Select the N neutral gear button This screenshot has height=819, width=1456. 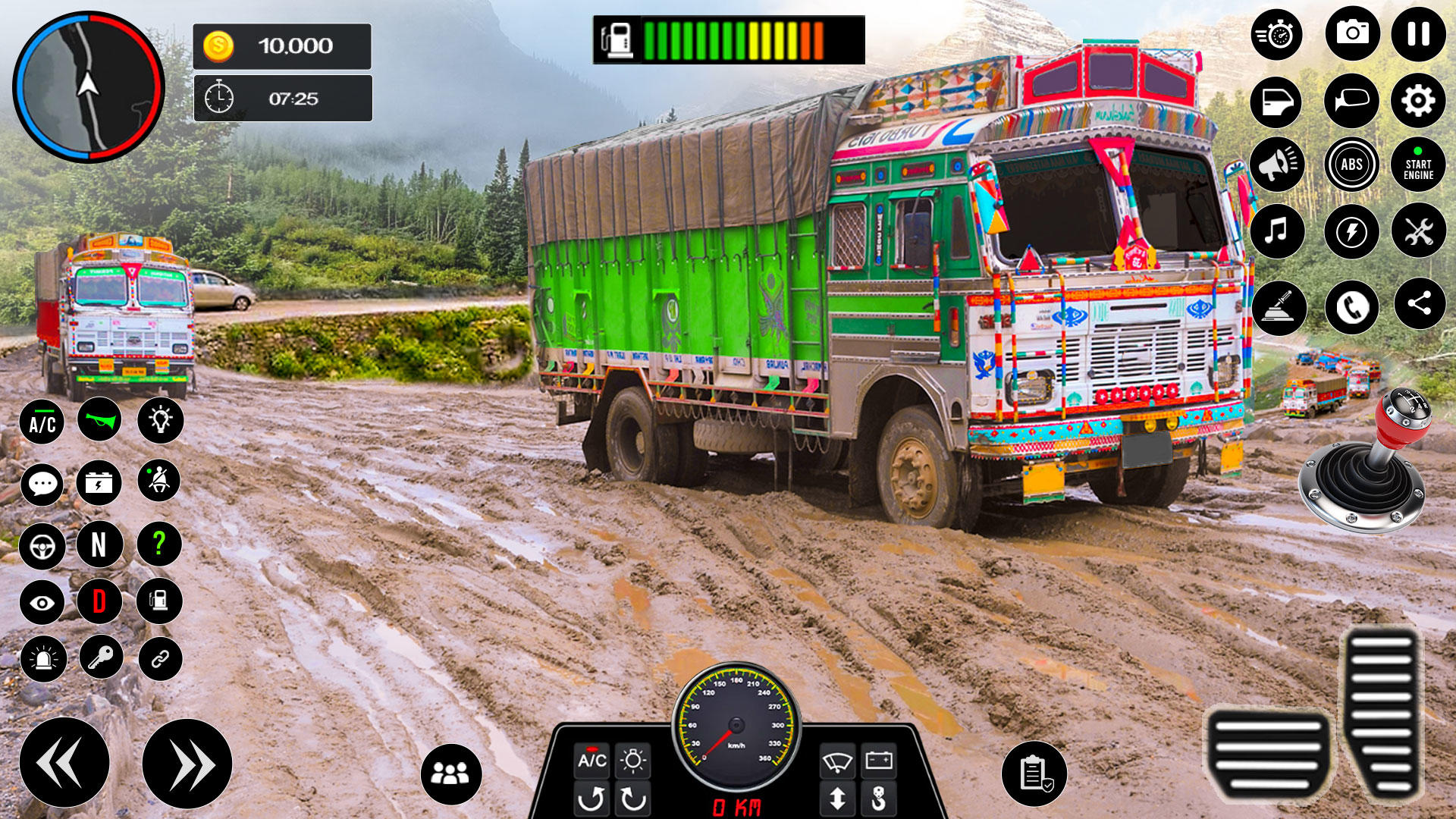99,544
